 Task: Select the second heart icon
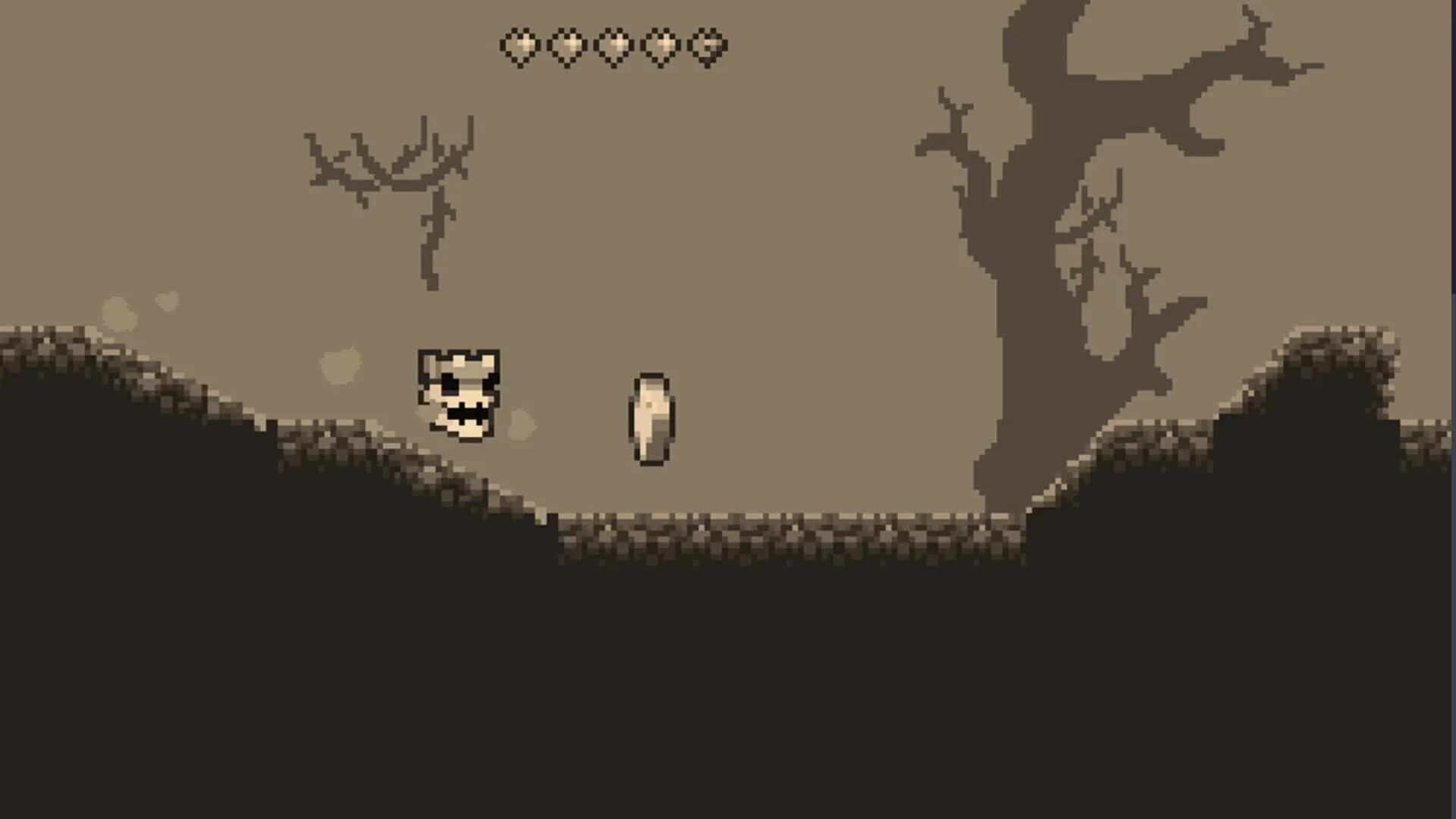pos(567,47)
